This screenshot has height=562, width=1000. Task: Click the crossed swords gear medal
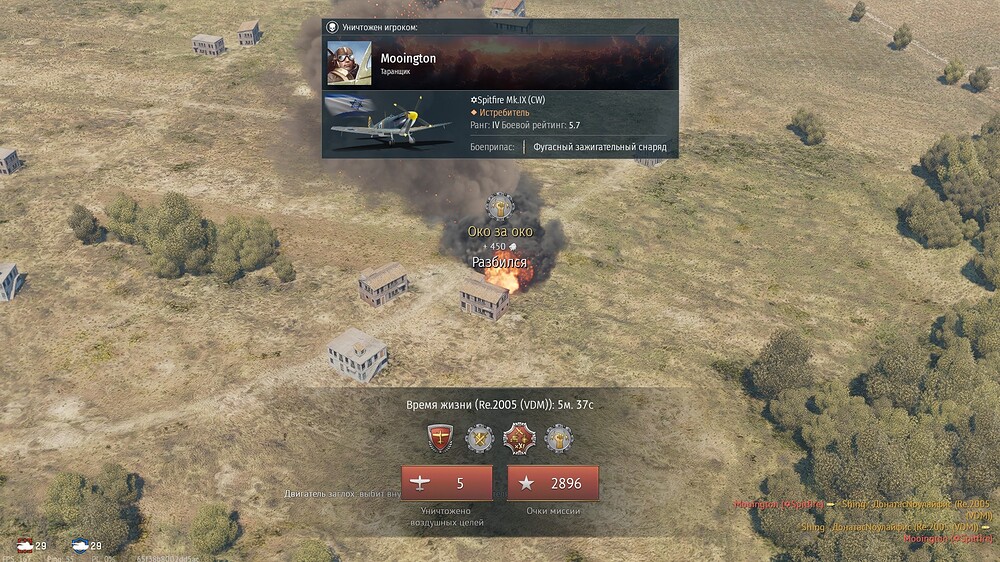[x=480, y=438]
